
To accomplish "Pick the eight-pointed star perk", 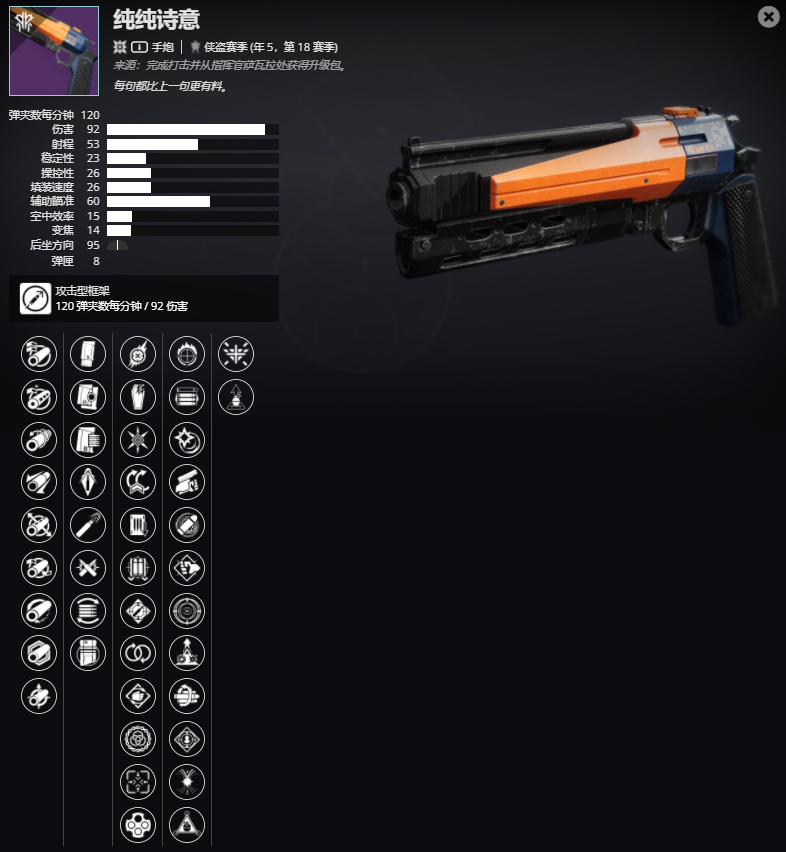I will [137, 439].
